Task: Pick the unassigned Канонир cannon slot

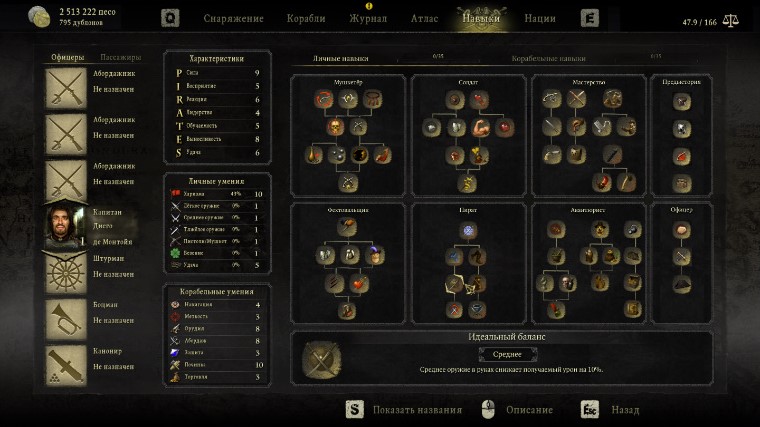Action: pos(67,363)
